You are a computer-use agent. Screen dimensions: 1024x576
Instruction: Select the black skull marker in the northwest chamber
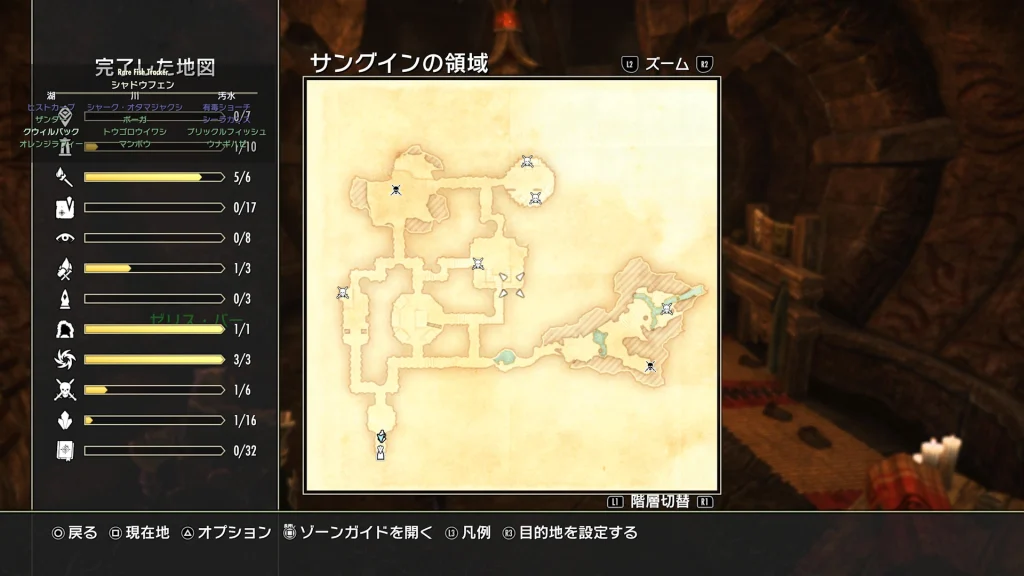point(396,190)
